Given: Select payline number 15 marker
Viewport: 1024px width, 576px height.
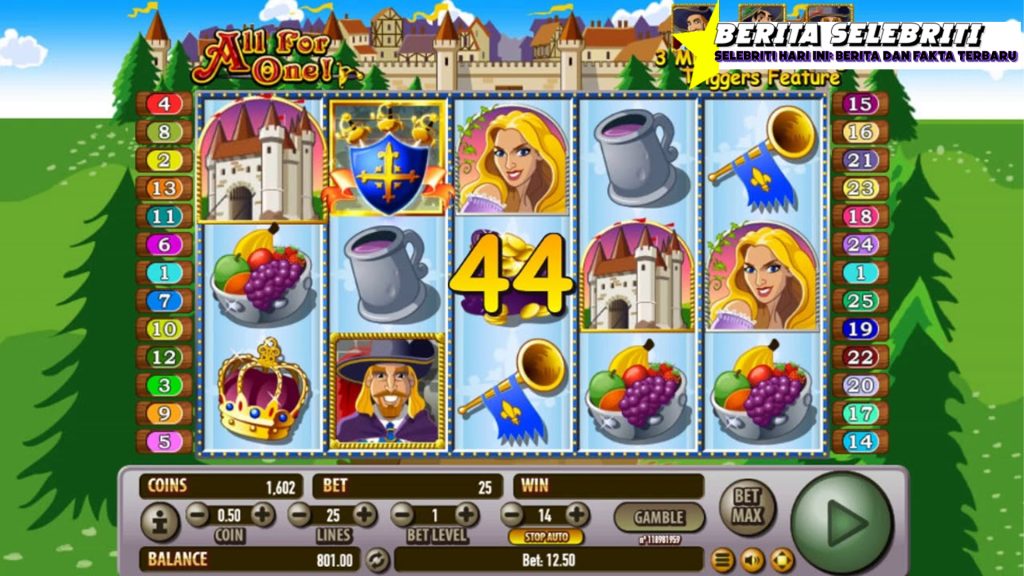Looking at the screenshot, I should 860,104.
